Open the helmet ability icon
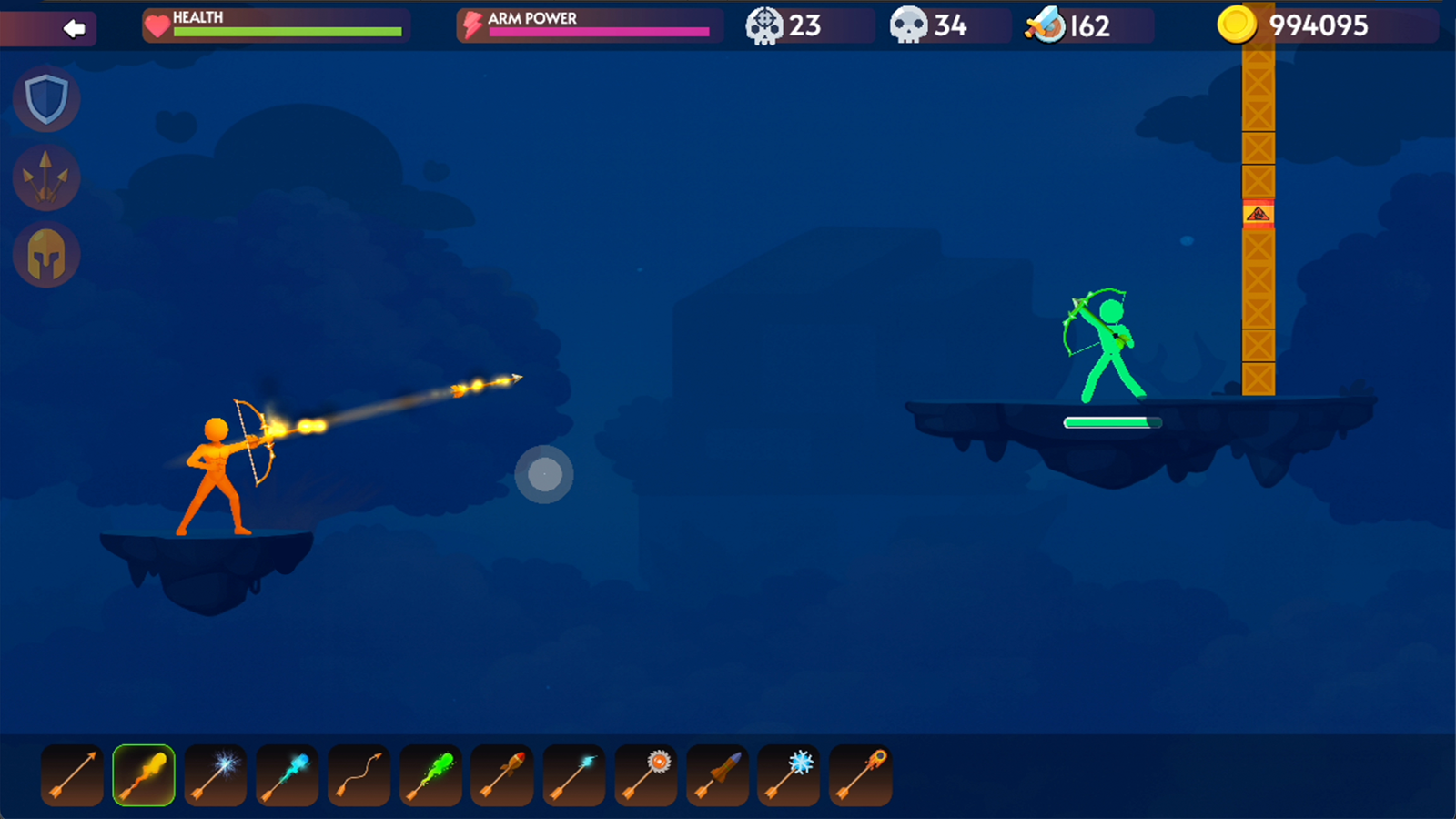This screenshot has height=819, width=1456. coord(46,255)
